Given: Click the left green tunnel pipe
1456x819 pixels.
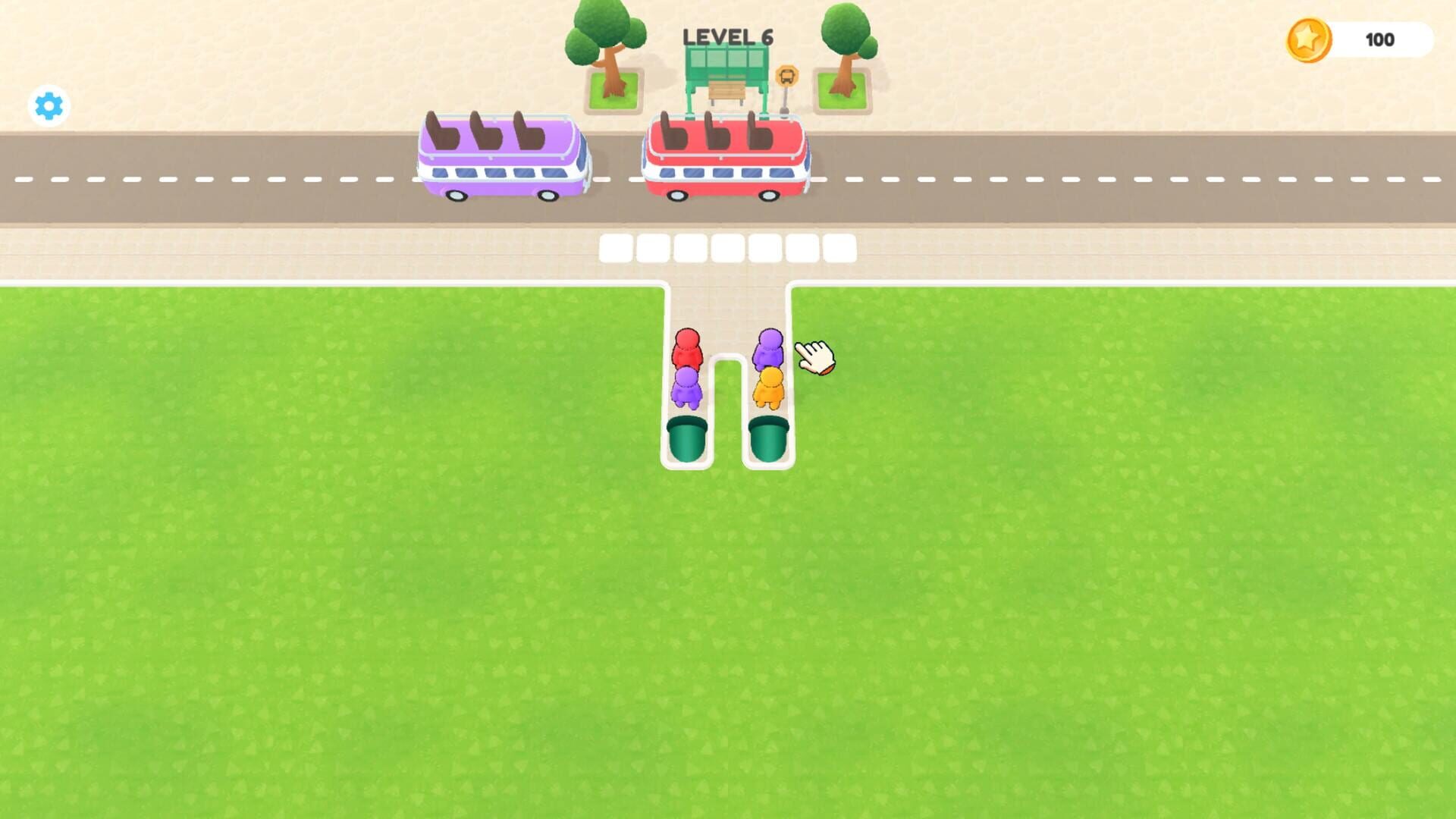Looking at the screenshot, I should point(687,438).
